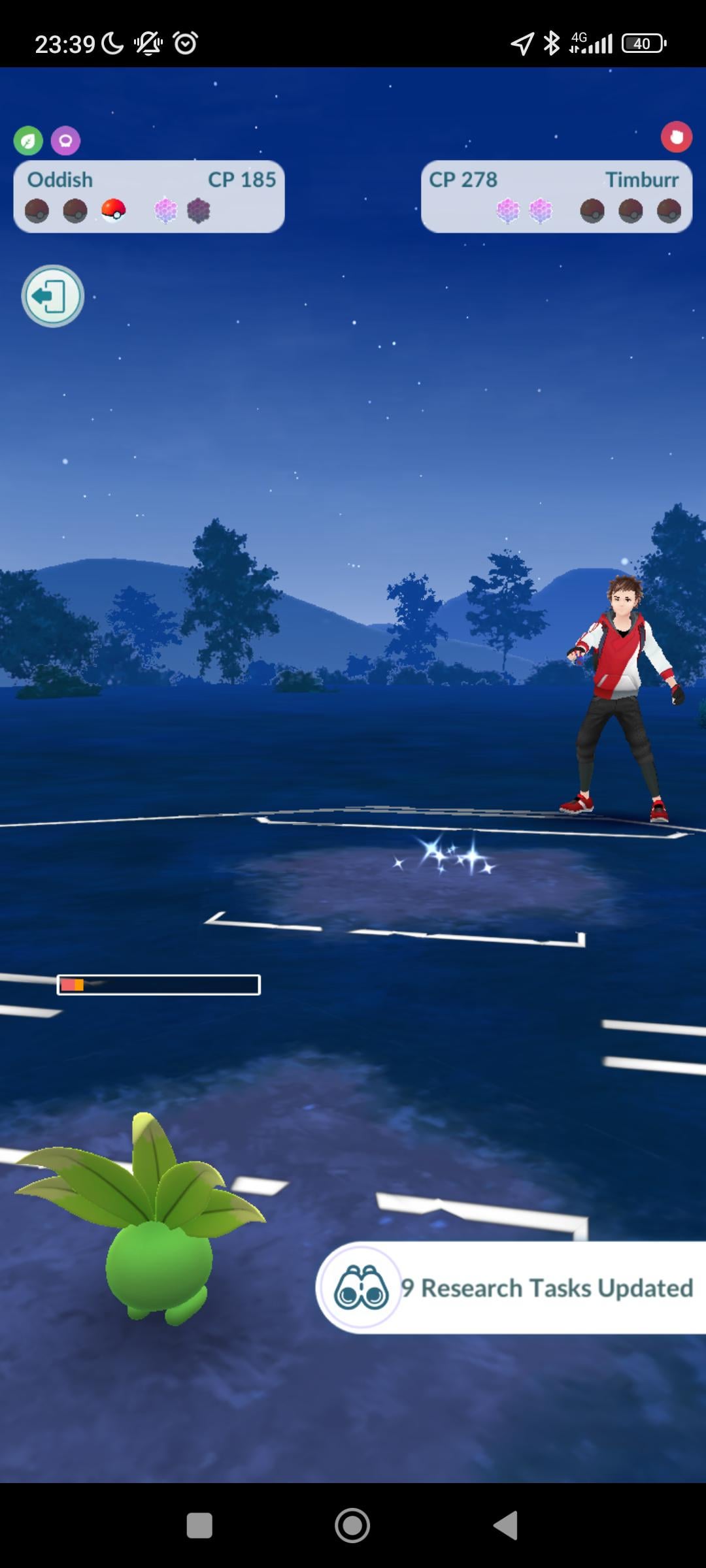Screen dimensions: 706x1568
Task: Tap the red fighting type icon
Action: (676, 137)
